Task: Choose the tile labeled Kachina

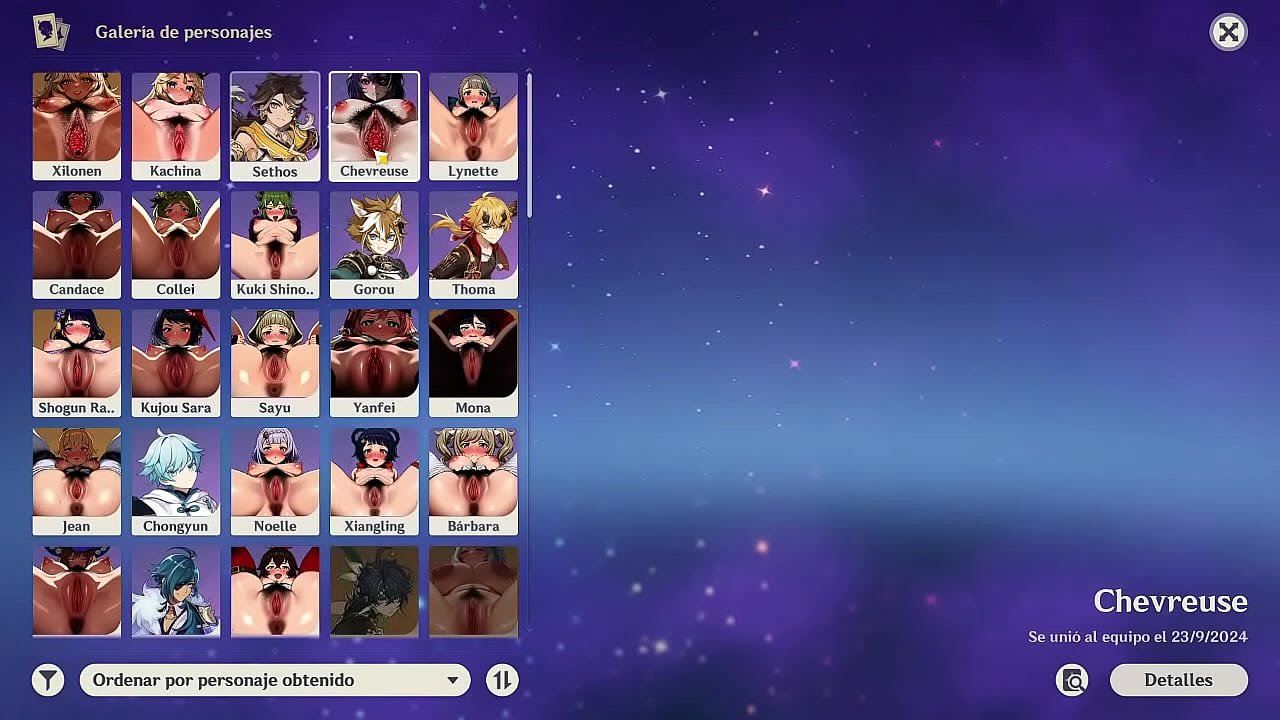Action: coord(176,126)
